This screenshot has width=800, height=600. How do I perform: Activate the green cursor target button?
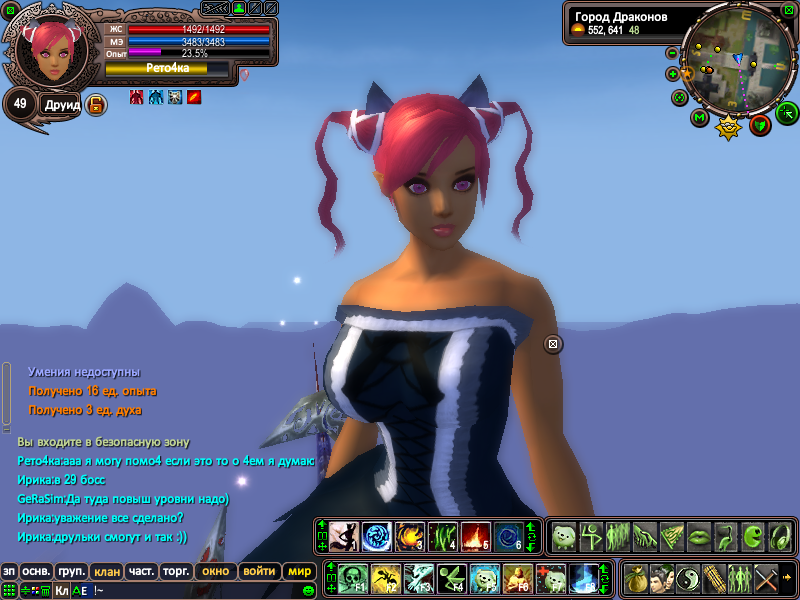point(787,111)
